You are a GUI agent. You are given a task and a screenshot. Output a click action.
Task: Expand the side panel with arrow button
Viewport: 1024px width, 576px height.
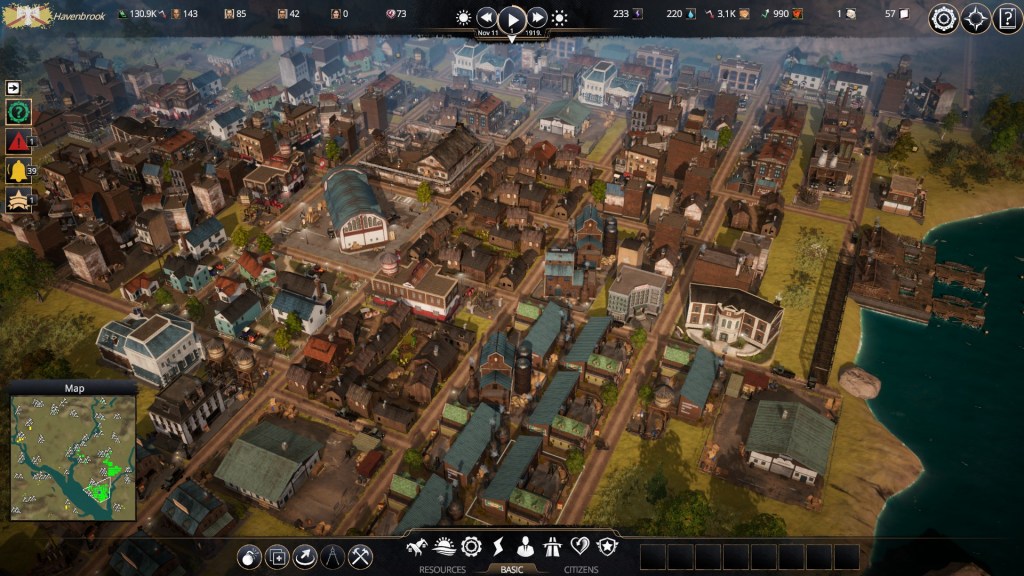(x=17, y=87)
